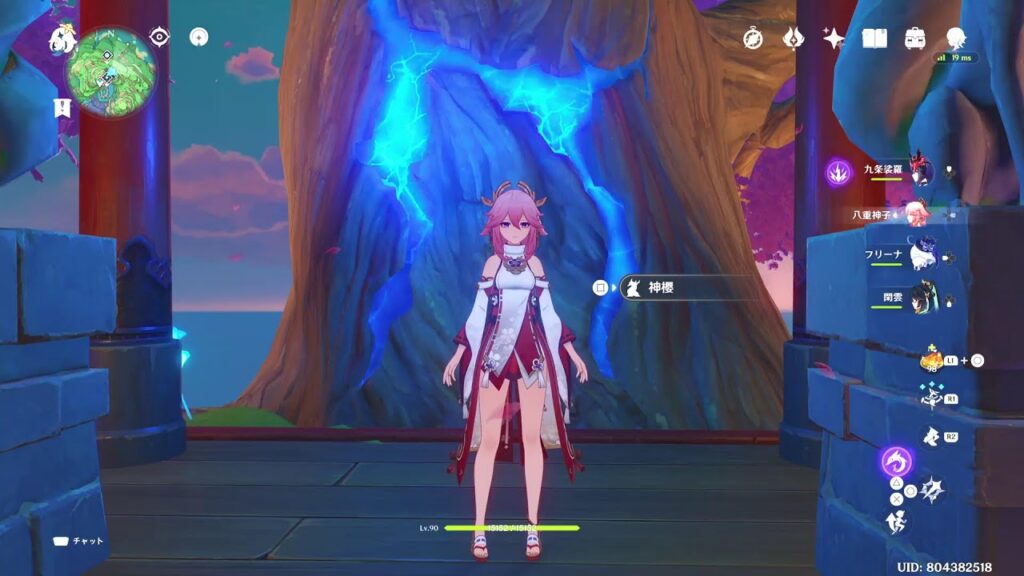Switch to party member 九条裟羅
The image size is (1024, 576).
pyautogui.click(x=921, y=171)
